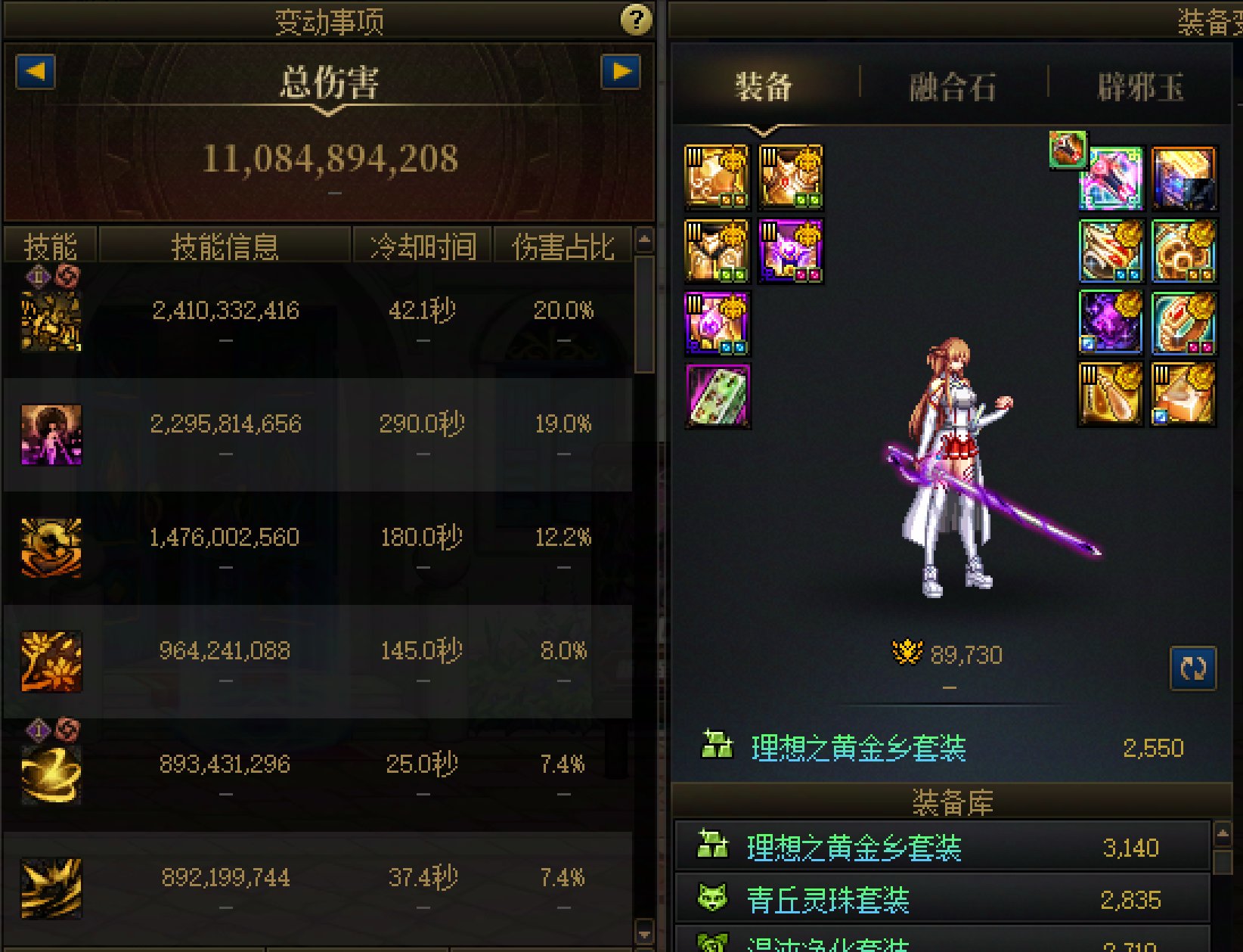Image resolution: width=1243 pixels, height=952 pixels.
Task: Click the gold emblem icon beside the 89,730 value
Action: click(906, 653)
